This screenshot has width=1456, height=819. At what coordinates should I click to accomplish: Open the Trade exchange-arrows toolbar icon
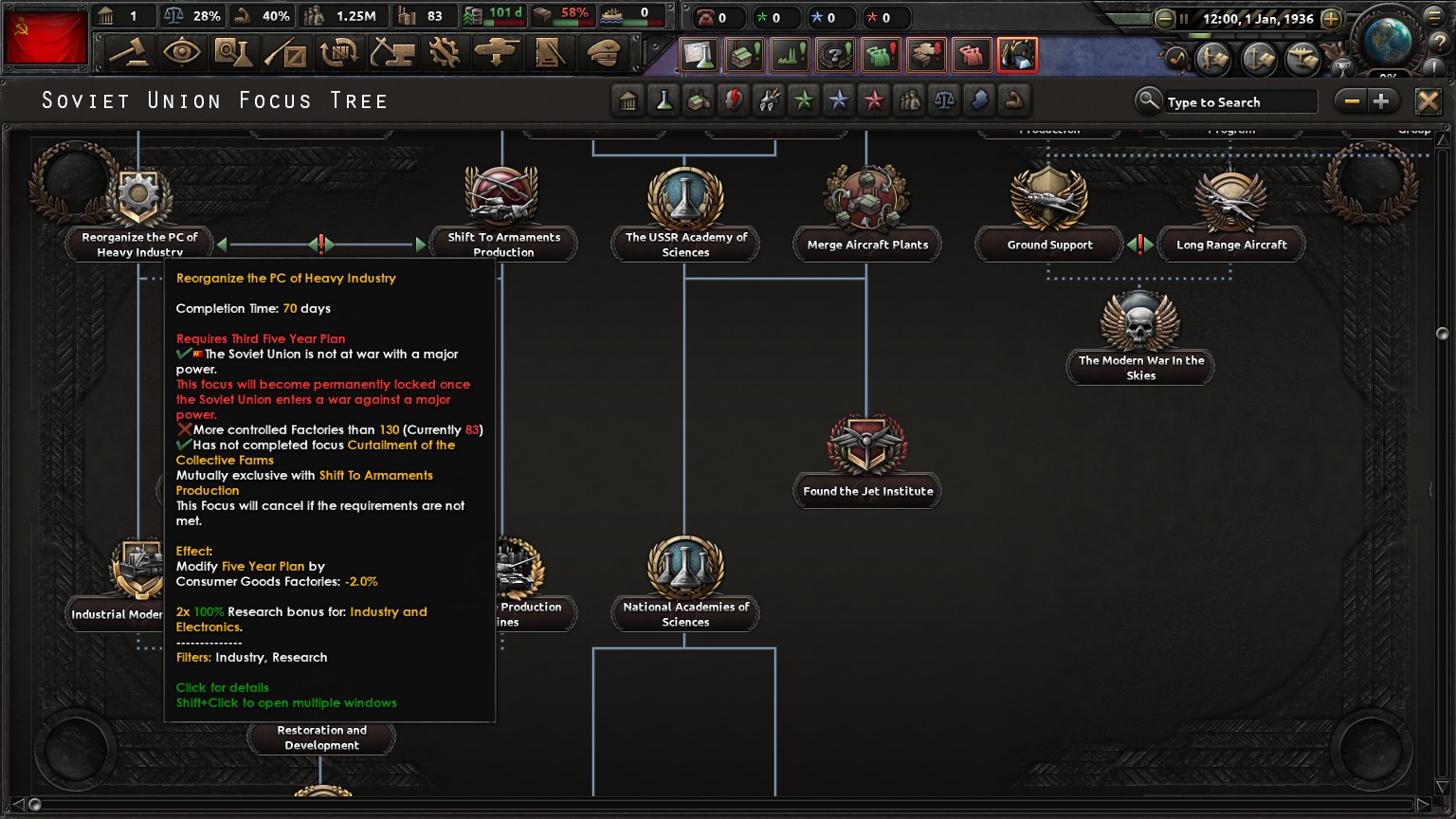(338, 54)
